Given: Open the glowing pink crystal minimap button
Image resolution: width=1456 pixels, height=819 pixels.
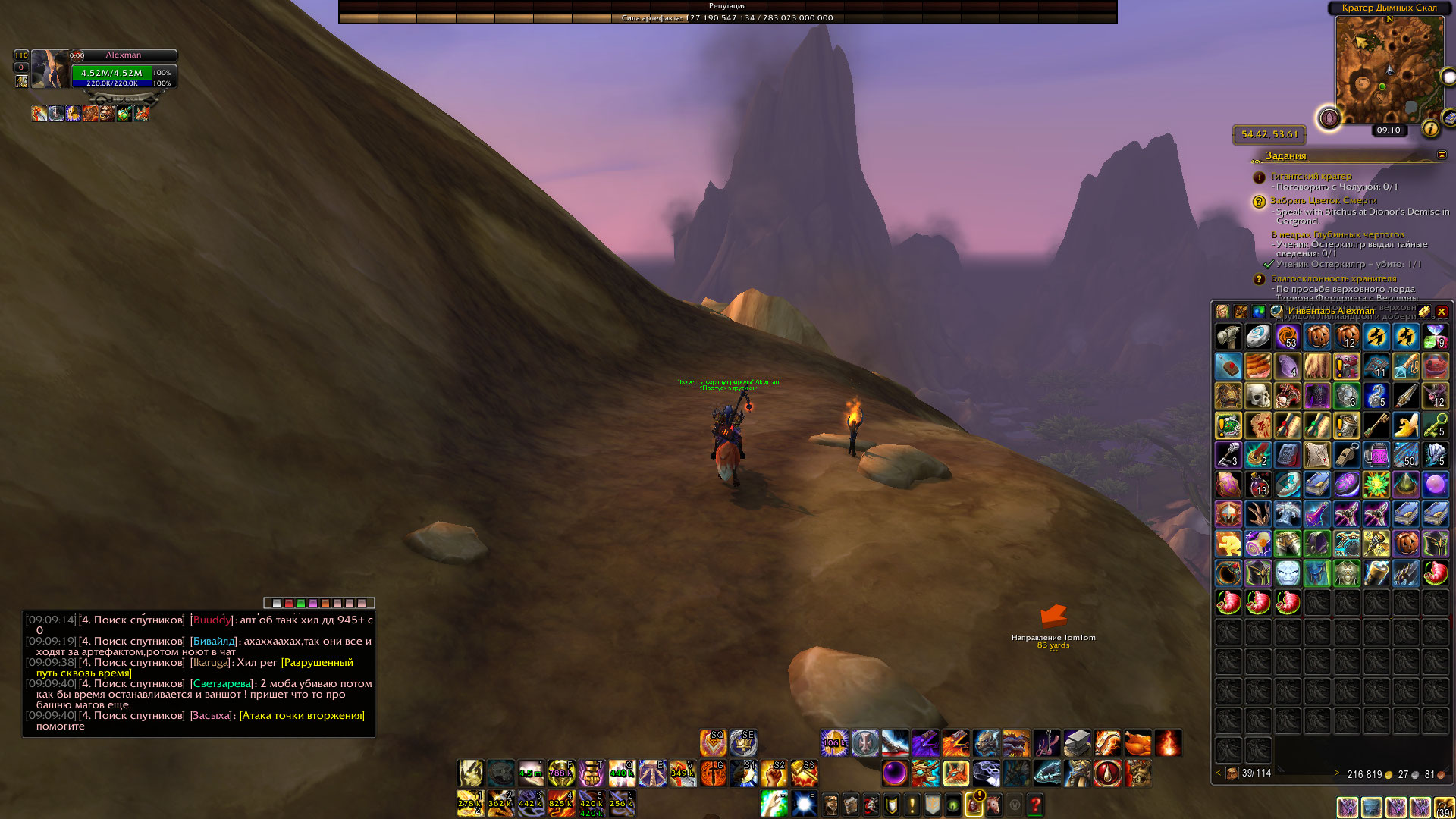Looking at the screenshot, I should (x=1329, y=118).
